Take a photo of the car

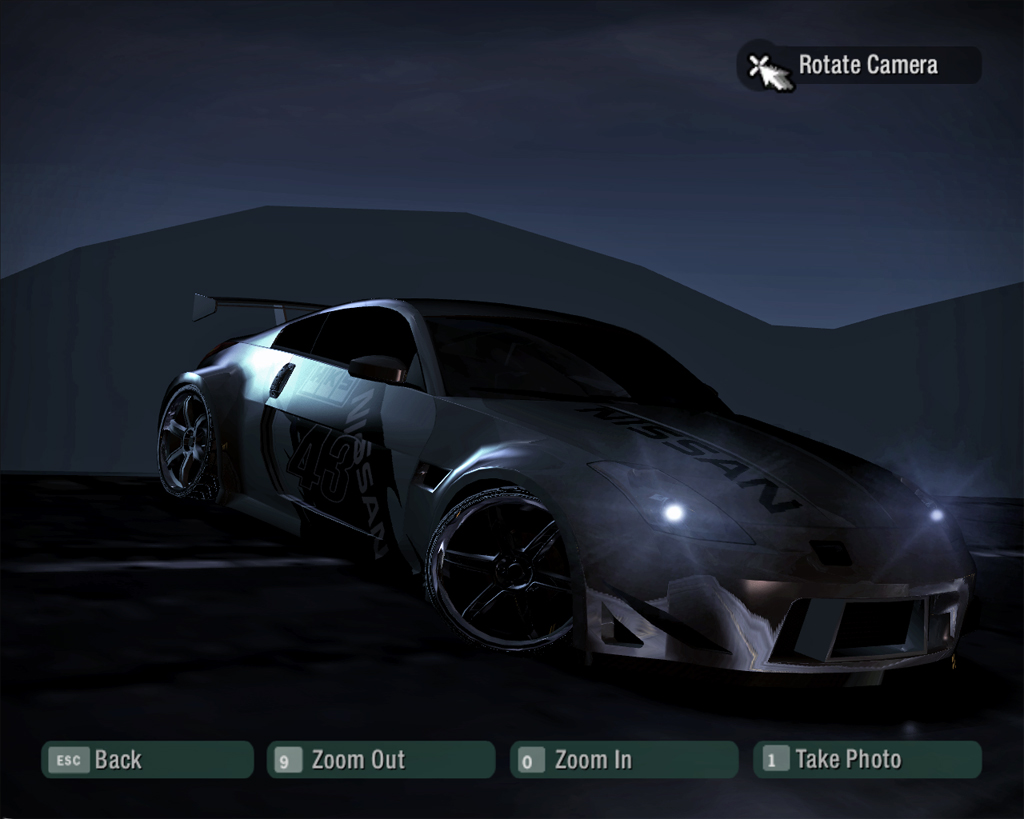(866, 760)
